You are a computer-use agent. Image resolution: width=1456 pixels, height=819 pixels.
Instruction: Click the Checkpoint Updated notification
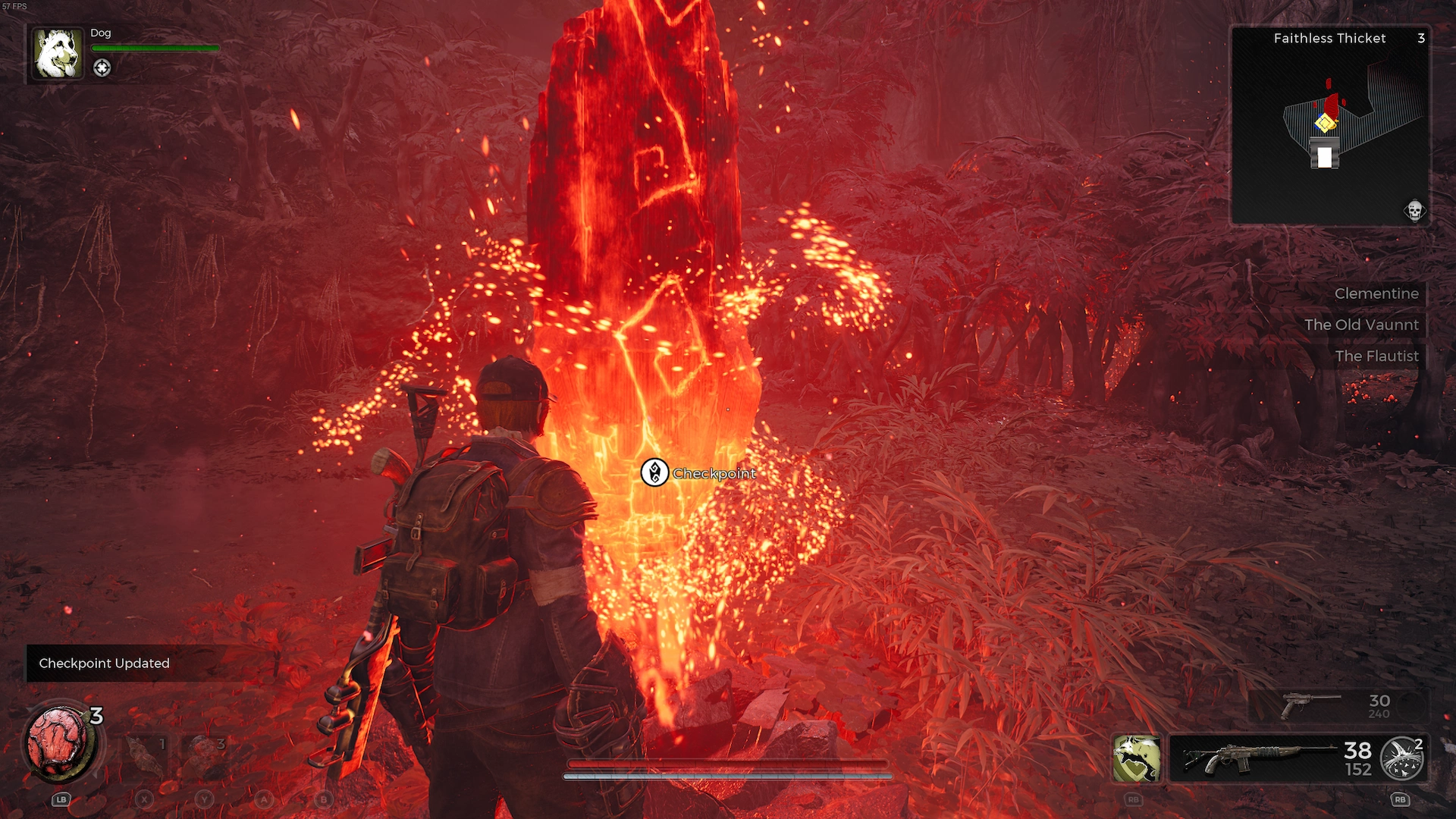tap(105, 664)
